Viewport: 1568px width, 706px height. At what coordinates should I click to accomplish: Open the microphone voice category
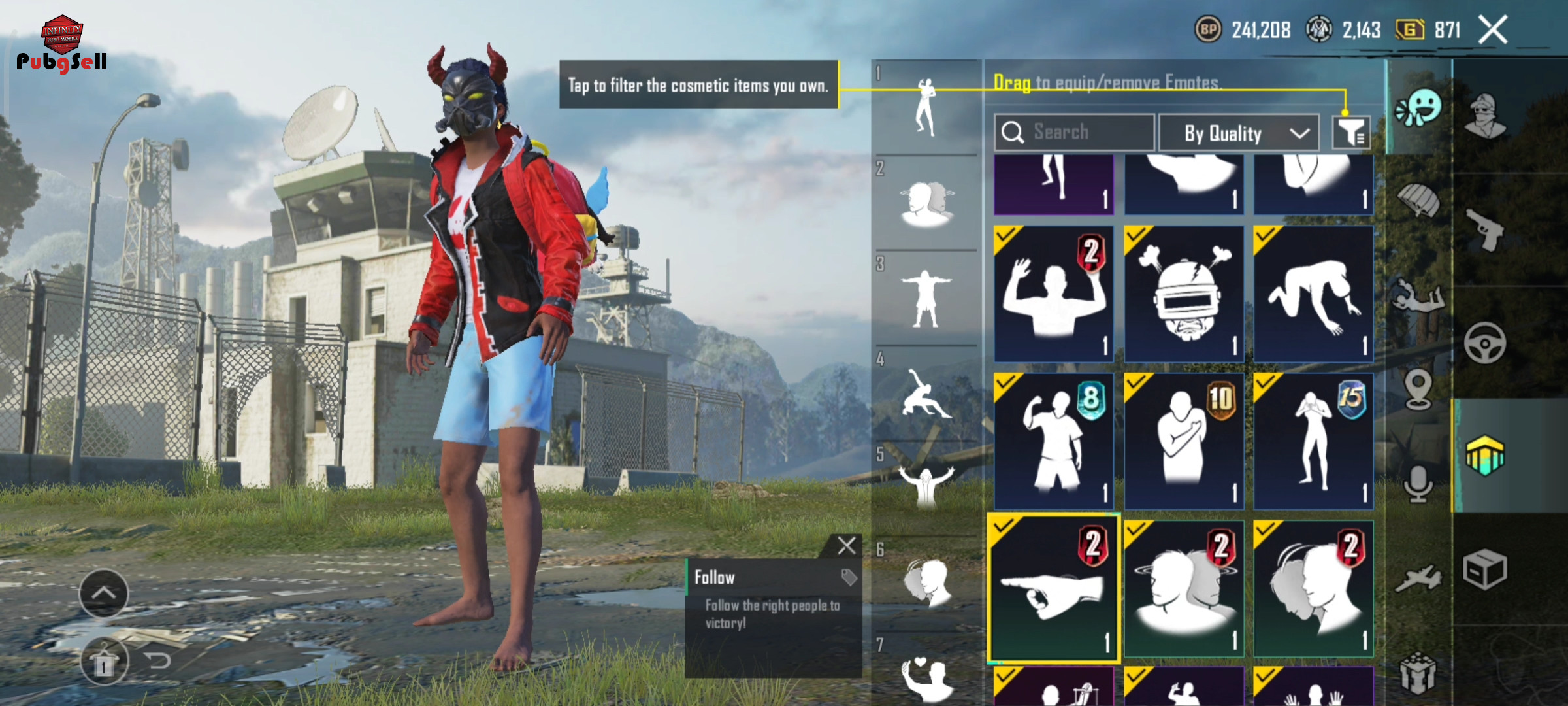tap(1418, 485)
